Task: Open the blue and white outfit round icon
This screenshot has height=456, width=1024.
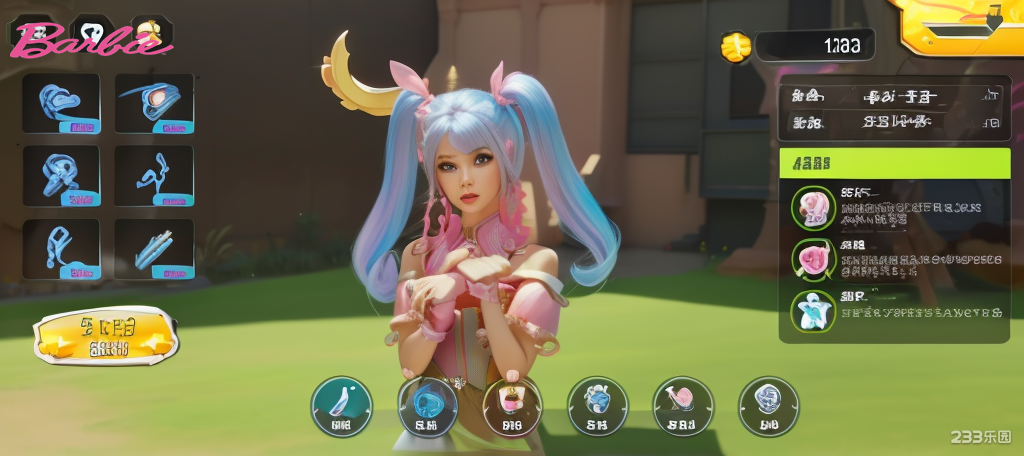Action: [x=597, y=406]
